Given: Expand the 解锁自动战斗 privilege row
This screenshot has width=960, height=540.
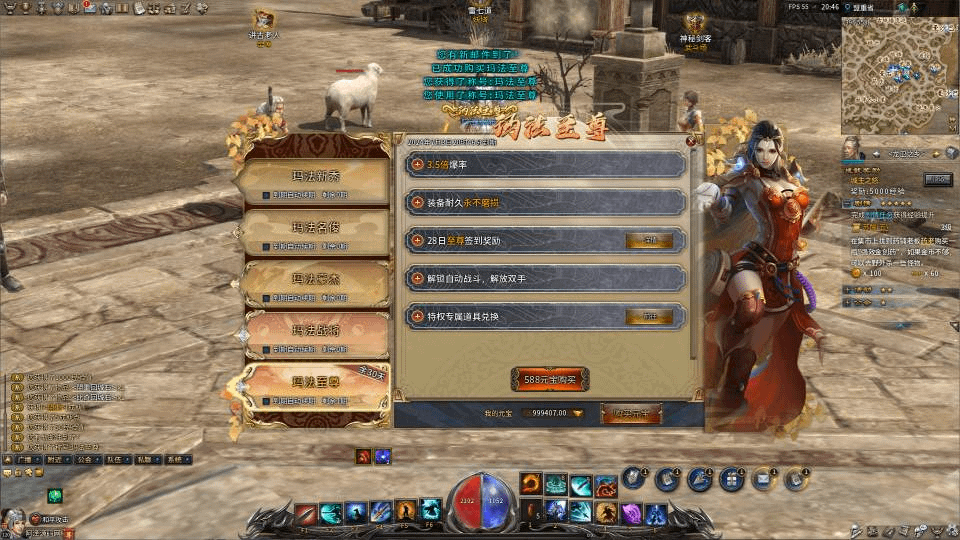Looking at the screenshot, I should coord(418,278).
